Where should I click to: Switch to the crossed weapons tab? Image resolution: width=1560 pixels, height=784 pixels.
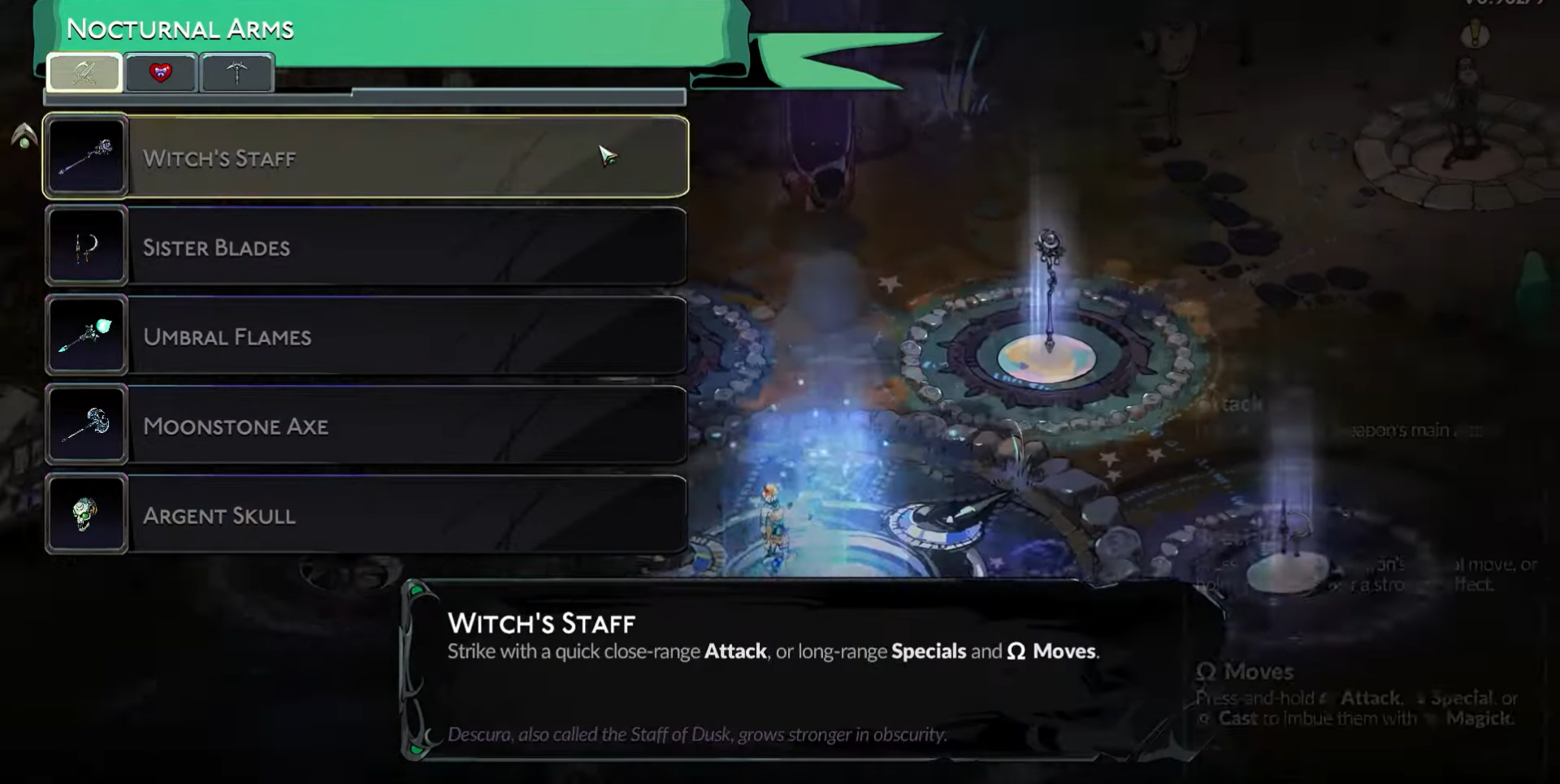pyautogui.click(x=84, y=73)
